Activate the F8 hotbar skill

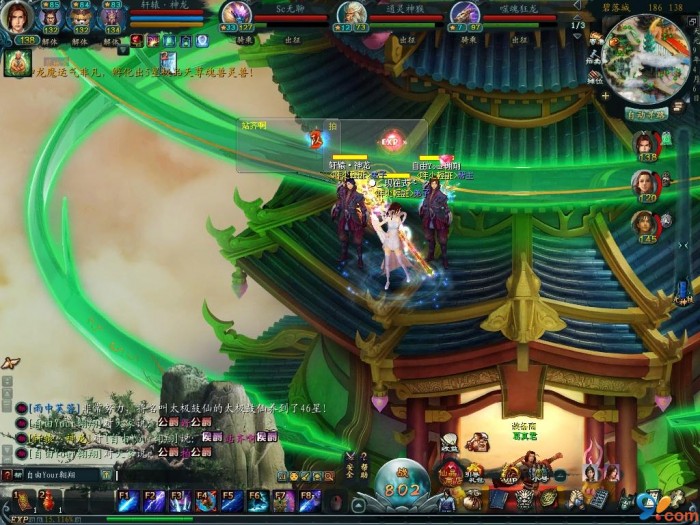point(309,499)
